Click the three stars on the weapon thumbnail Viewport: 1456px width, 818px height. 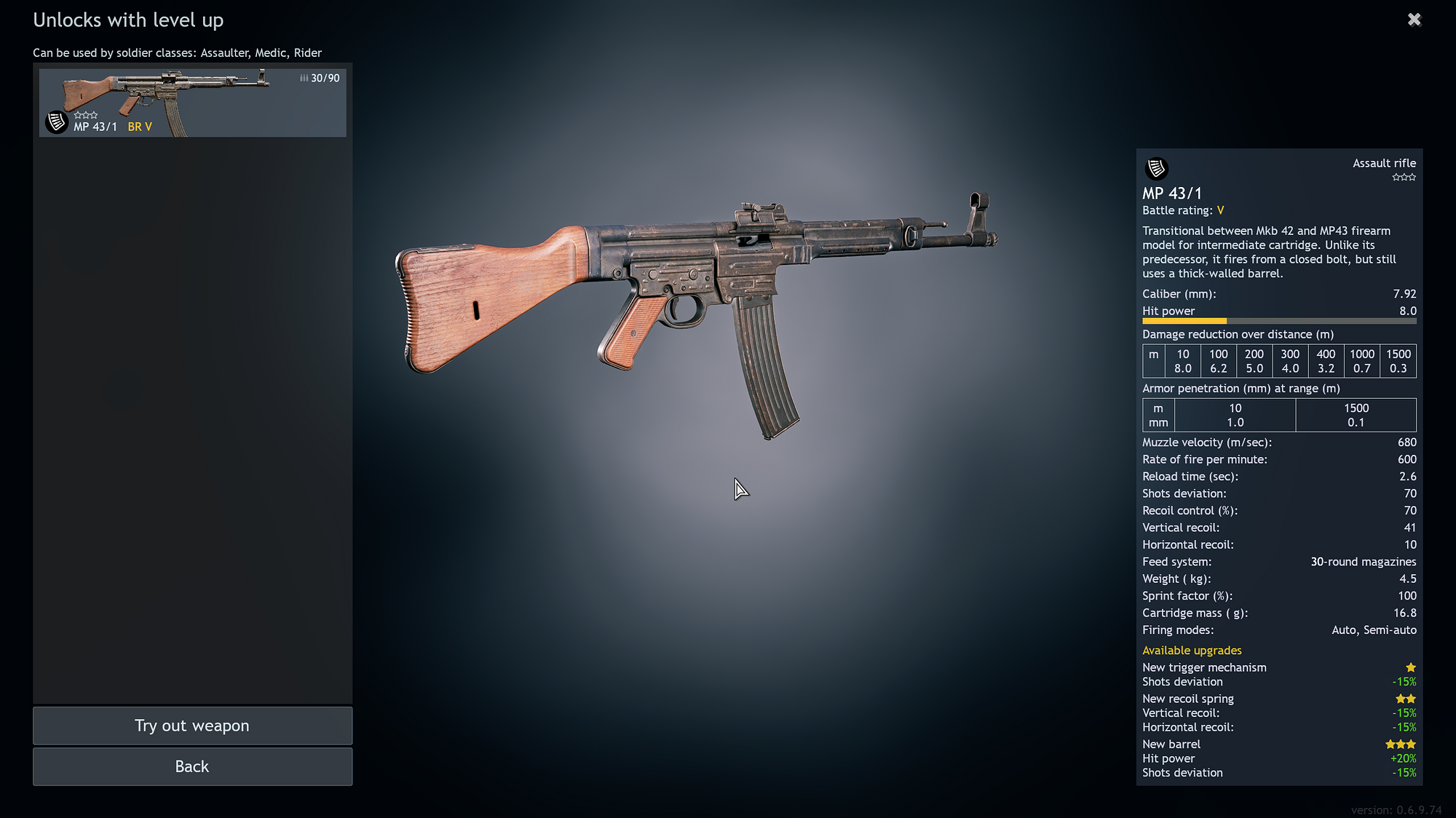point(85,114)
